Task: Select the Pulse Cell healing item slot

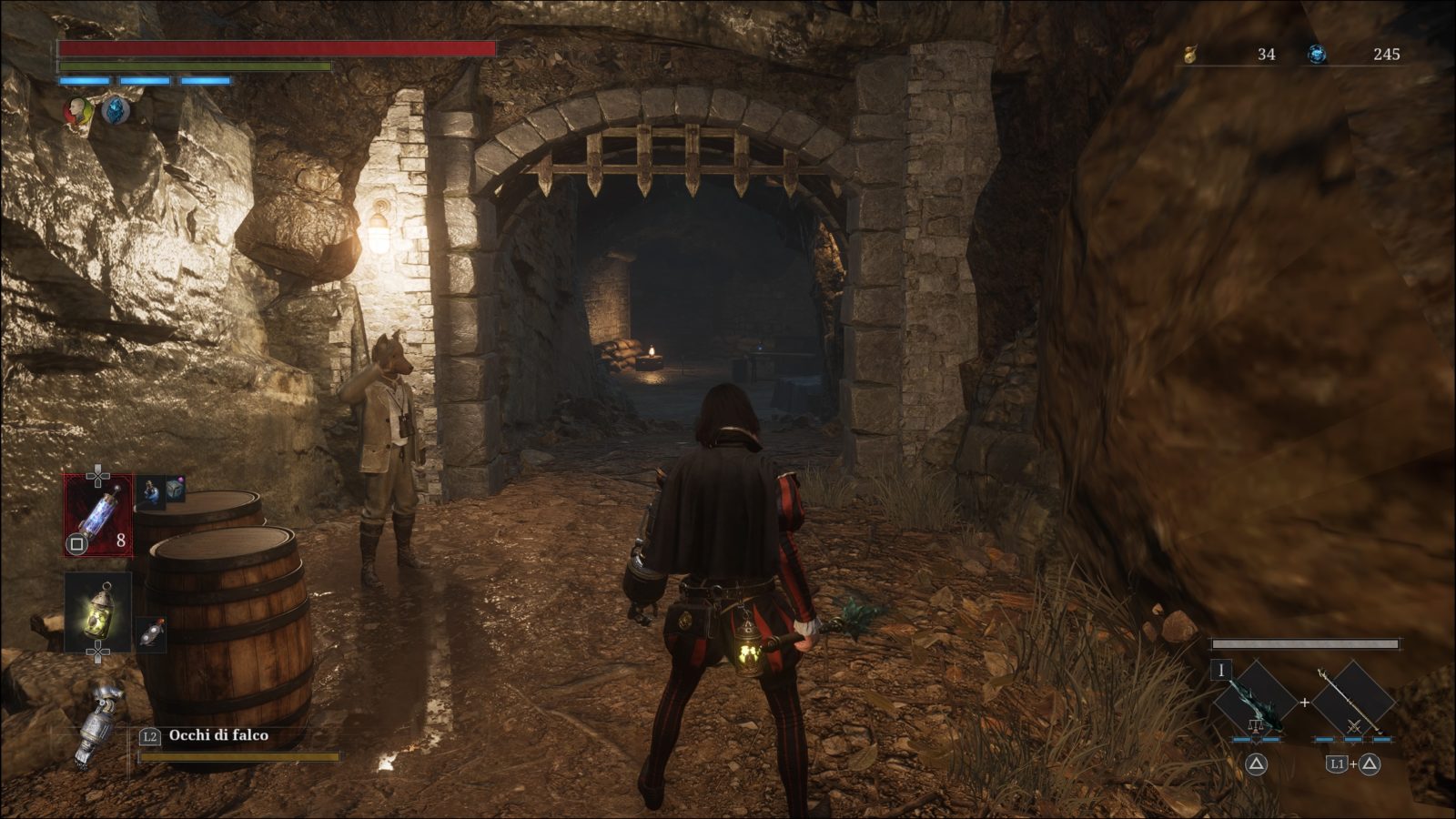Action: point(97,515)
